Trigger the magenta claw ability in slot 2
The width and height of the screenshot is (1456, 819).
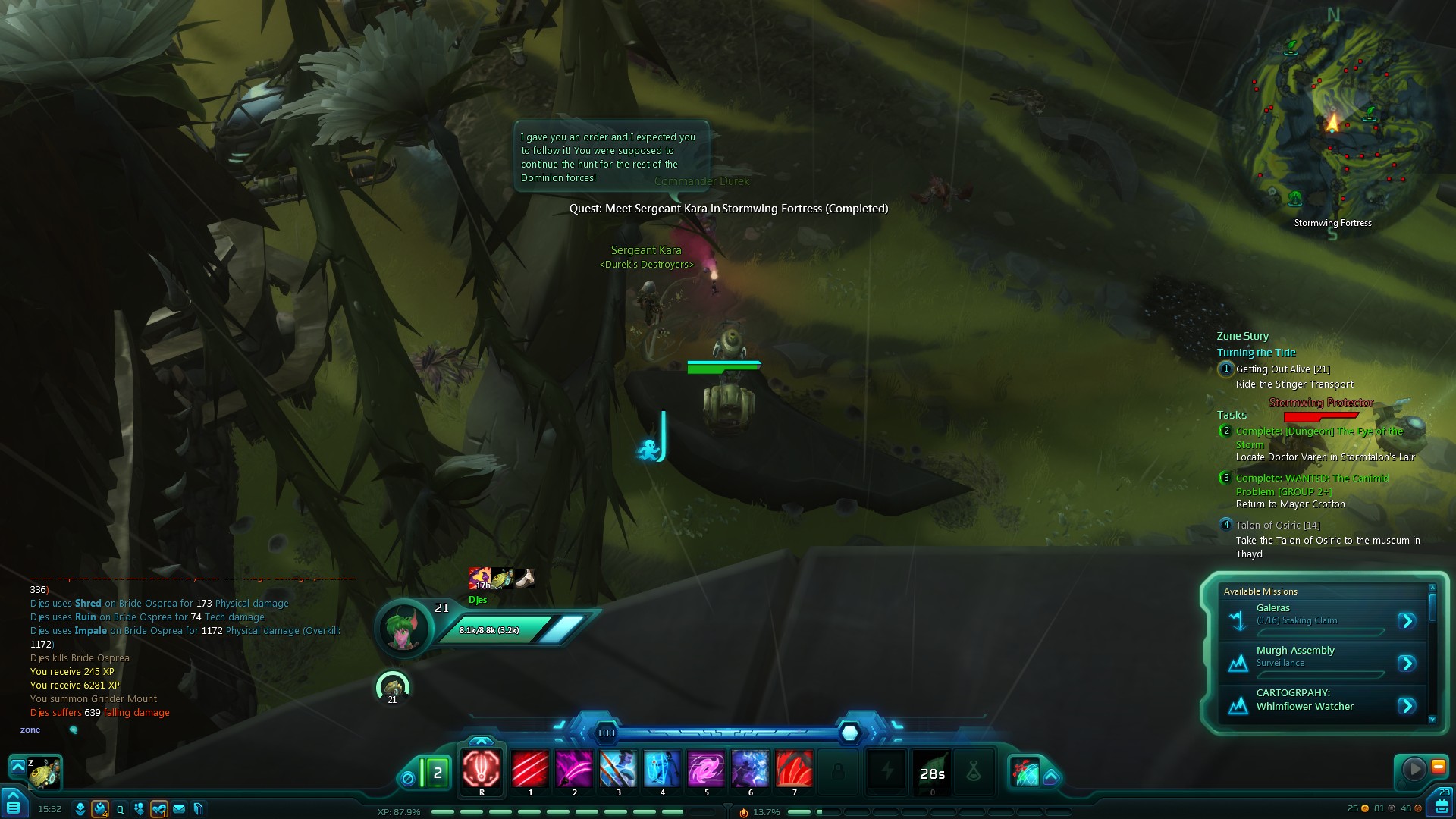574,769
